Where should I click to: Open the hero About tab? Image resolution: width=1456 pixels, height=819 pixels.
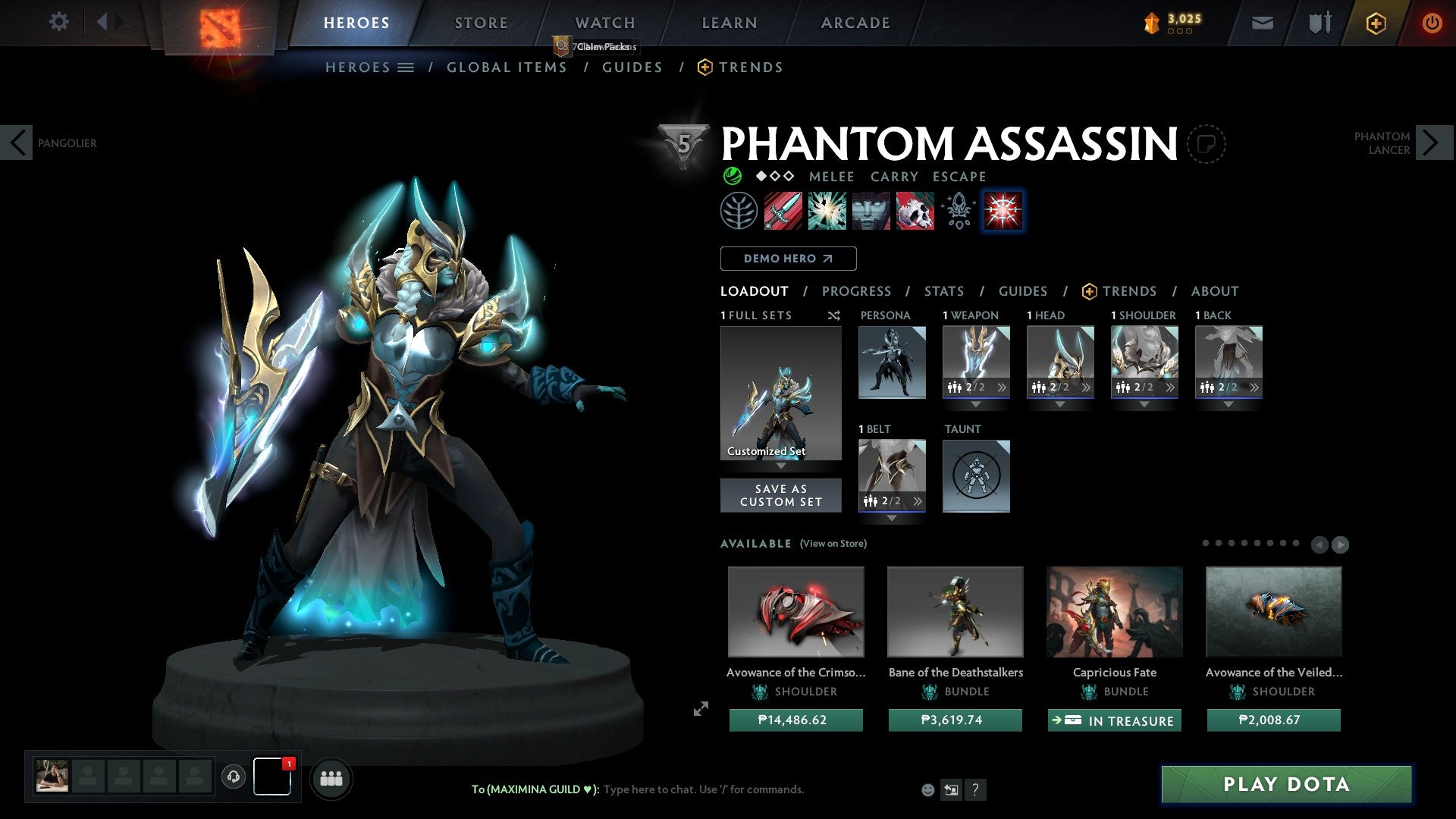[x=1214, y=291]
